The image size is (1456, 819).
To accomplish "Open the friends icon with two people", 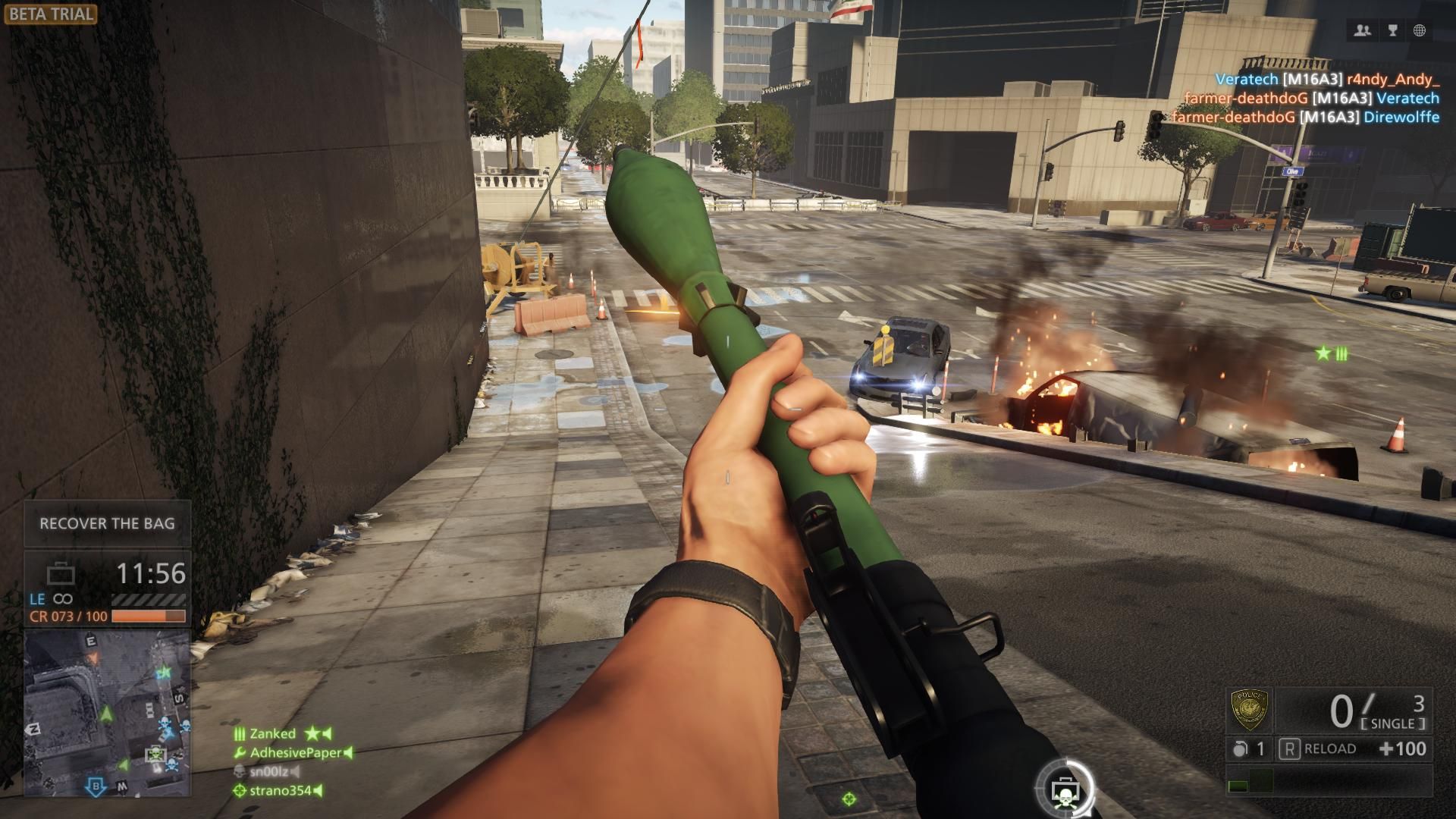I will (x=1363, y=30).
